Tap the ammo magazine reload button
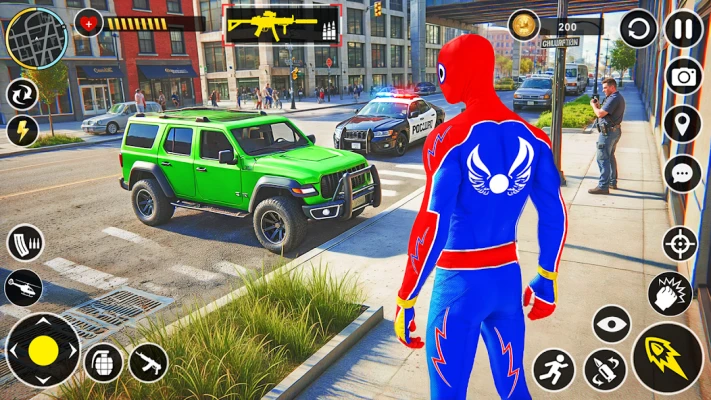 click(24, 243)
